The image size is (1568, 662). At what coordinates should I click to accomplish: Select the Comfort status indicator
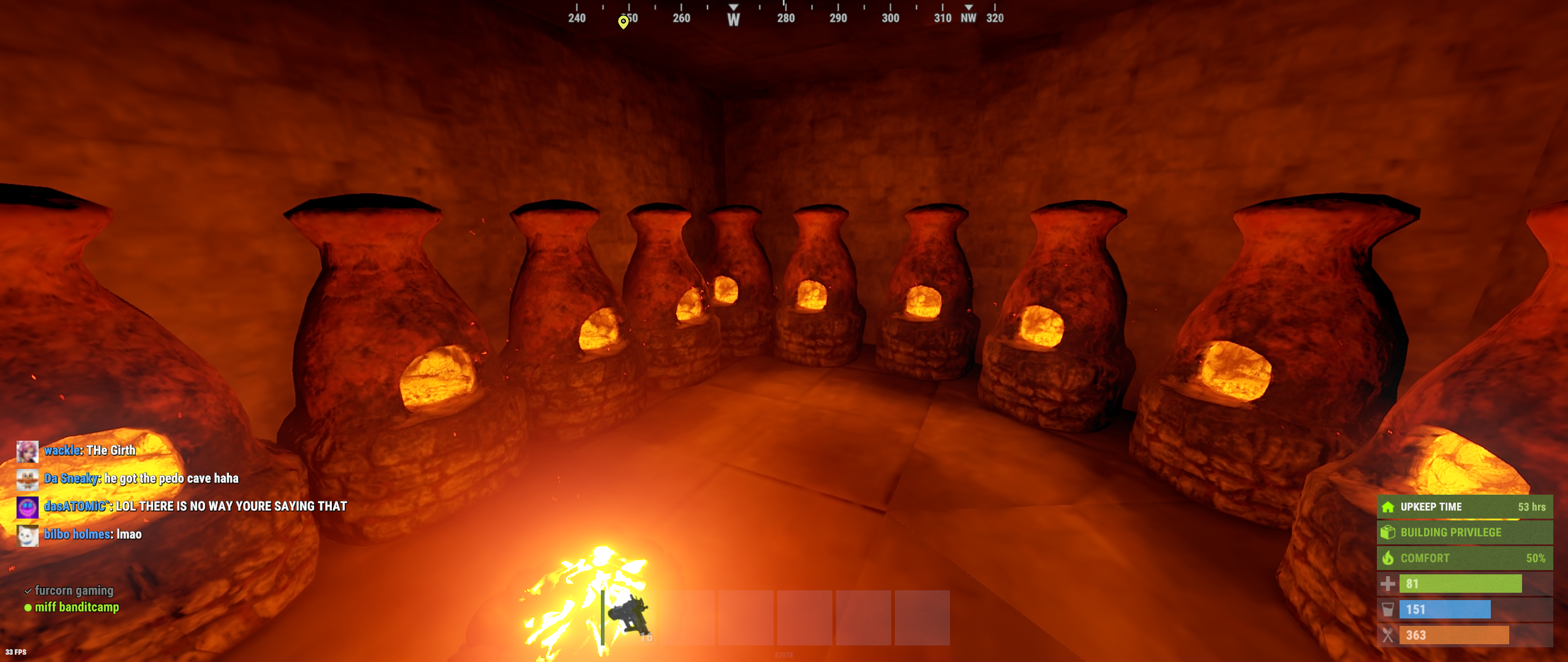pyautogui.click(x=1464, y=558)
